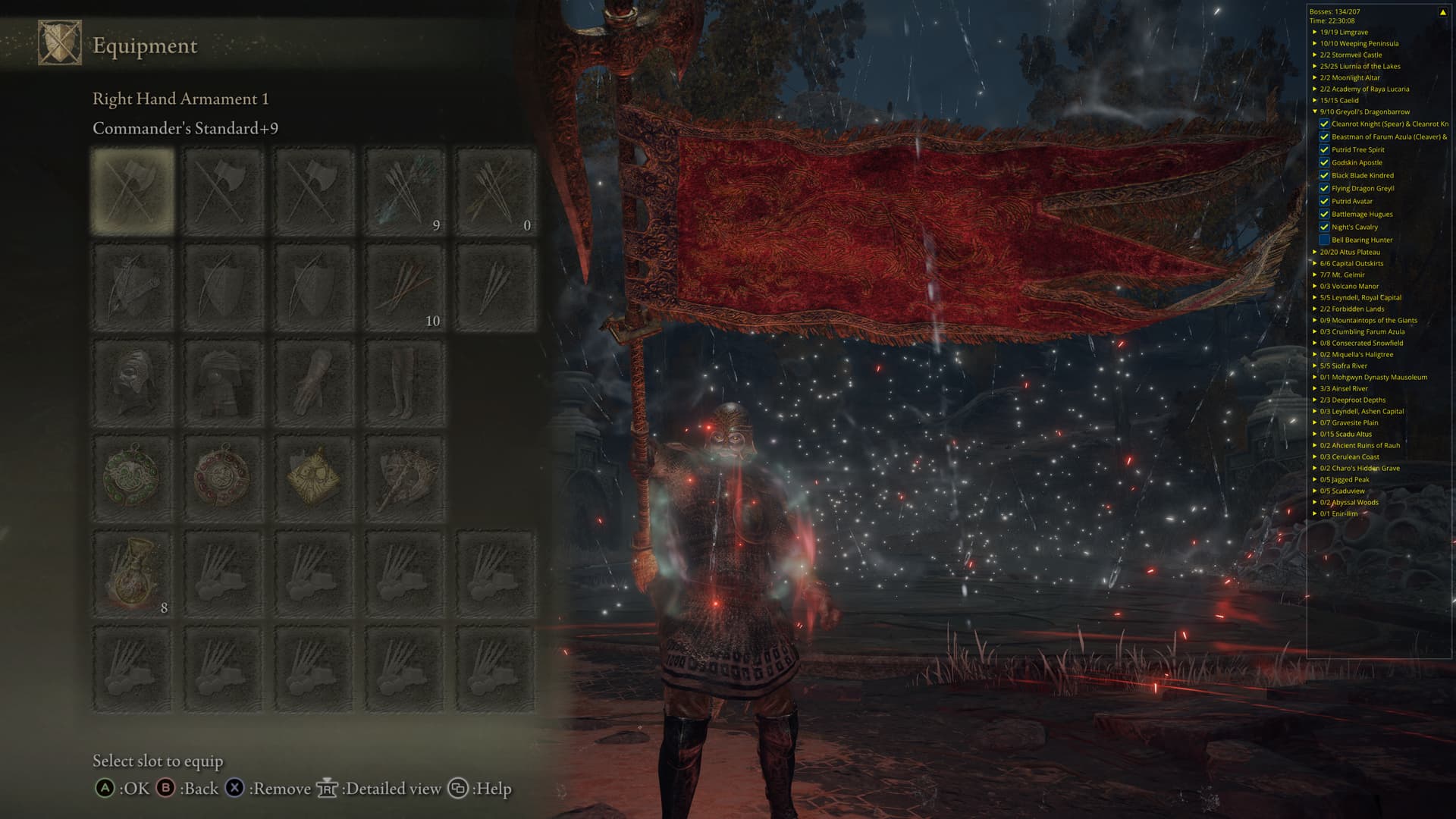
Task: Collapse the Greyoll's Dragonbarrow boss group
Action: tap(1315, 111)
